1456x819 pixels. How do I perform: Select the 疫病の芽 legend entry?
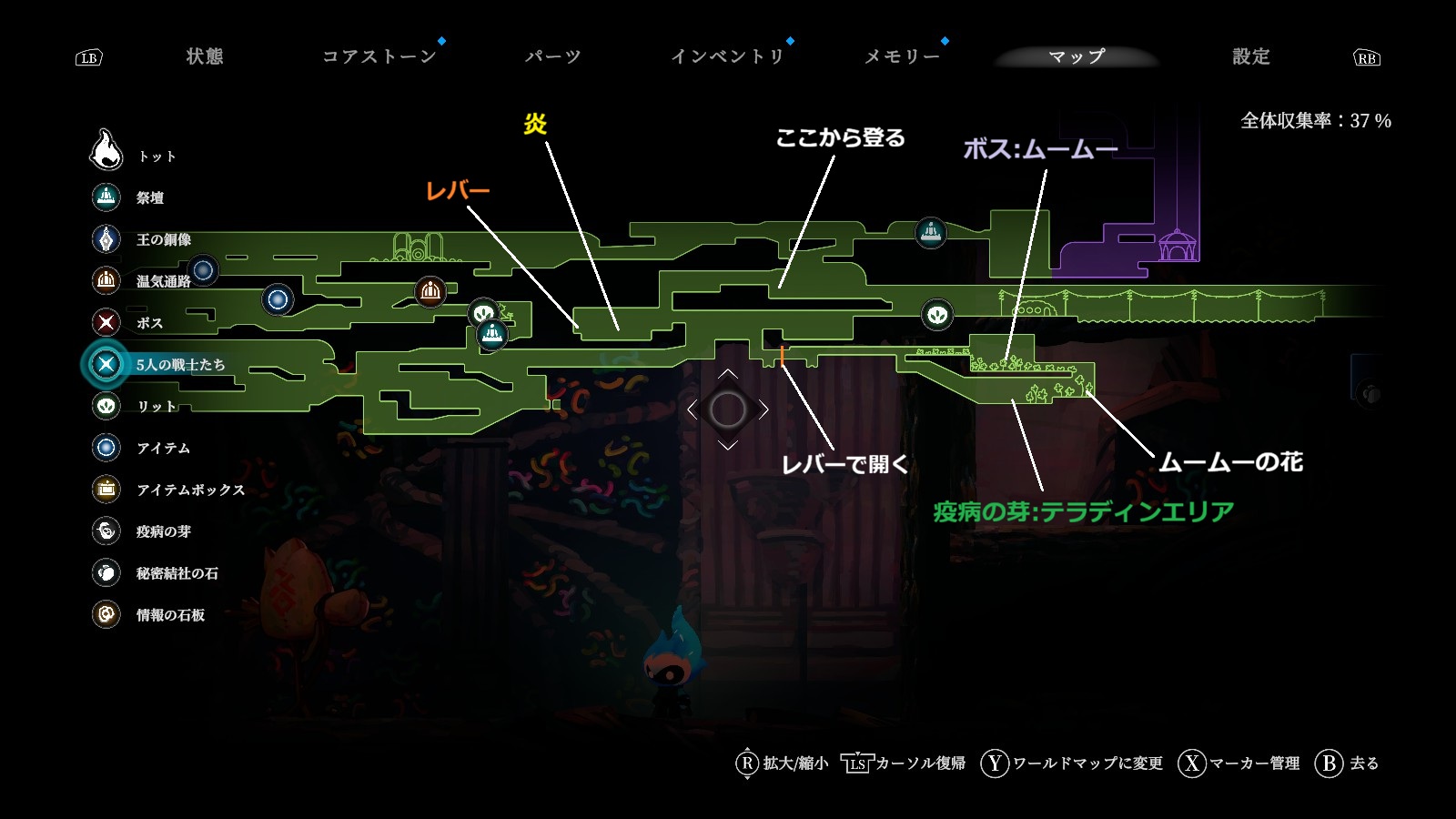click(x=163, y=531)
